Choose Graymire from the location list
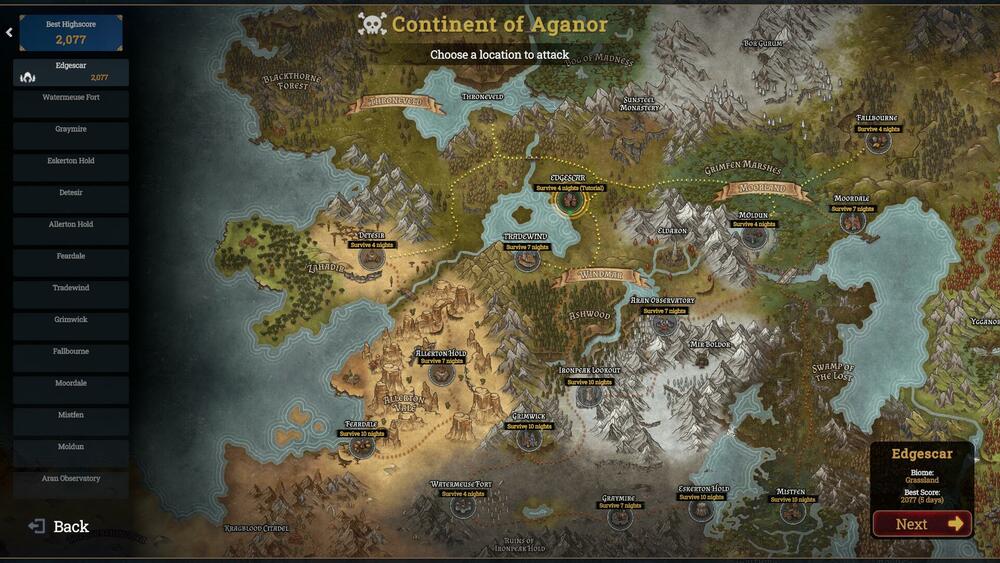 [71, 129]
